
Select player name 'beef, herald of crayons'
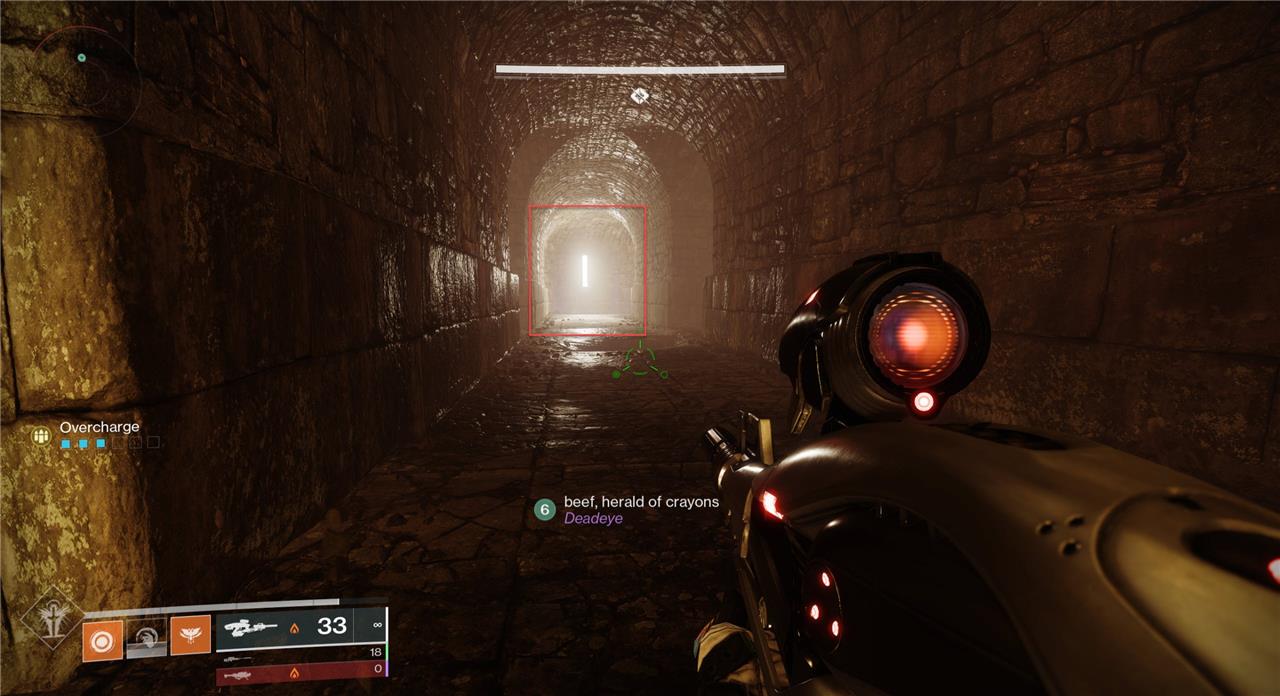point(641,501)
